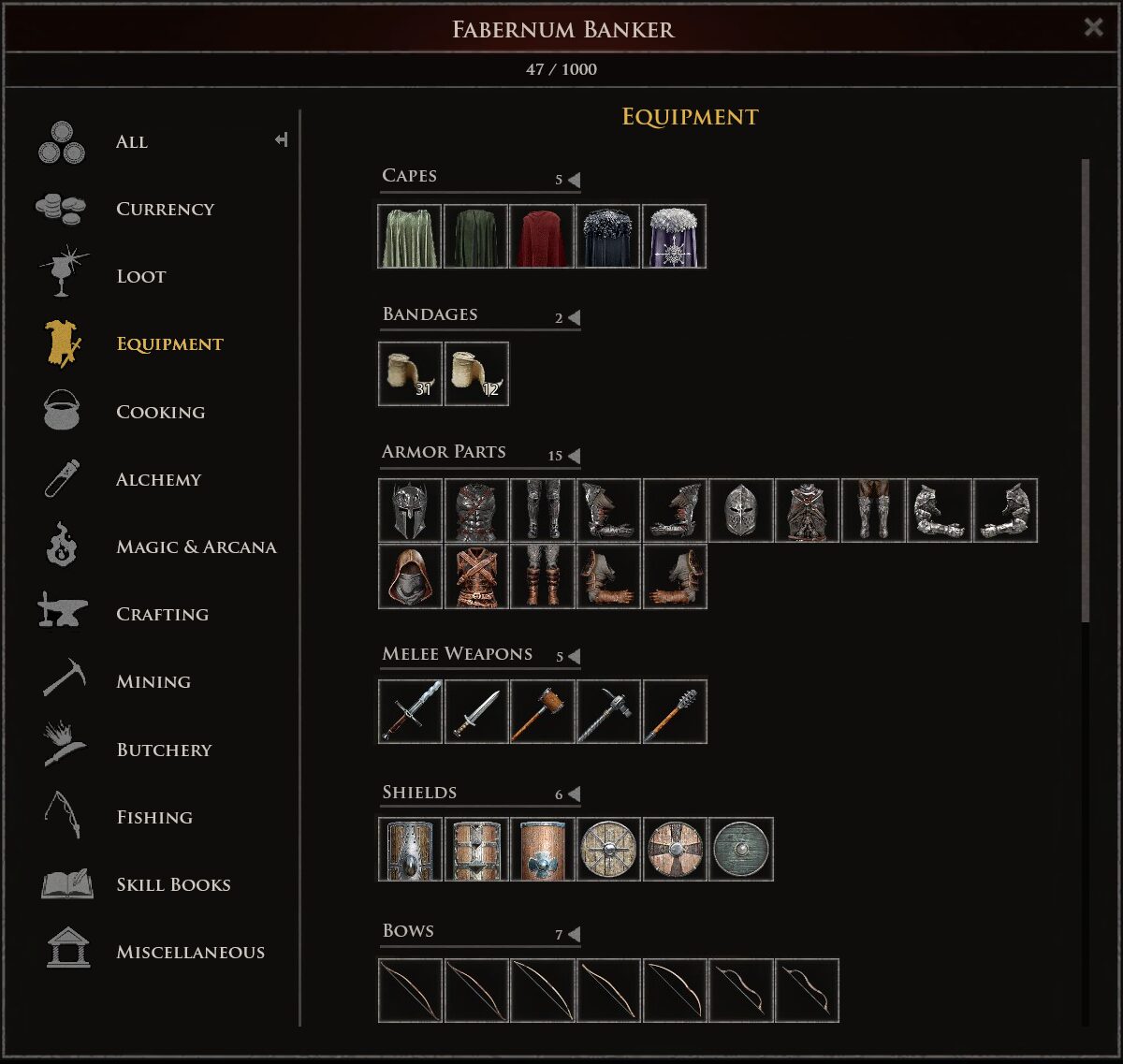Viewport: 1123px width, 1064px height.
Task: Show the Skill Books category
Action: pos(173,885)
